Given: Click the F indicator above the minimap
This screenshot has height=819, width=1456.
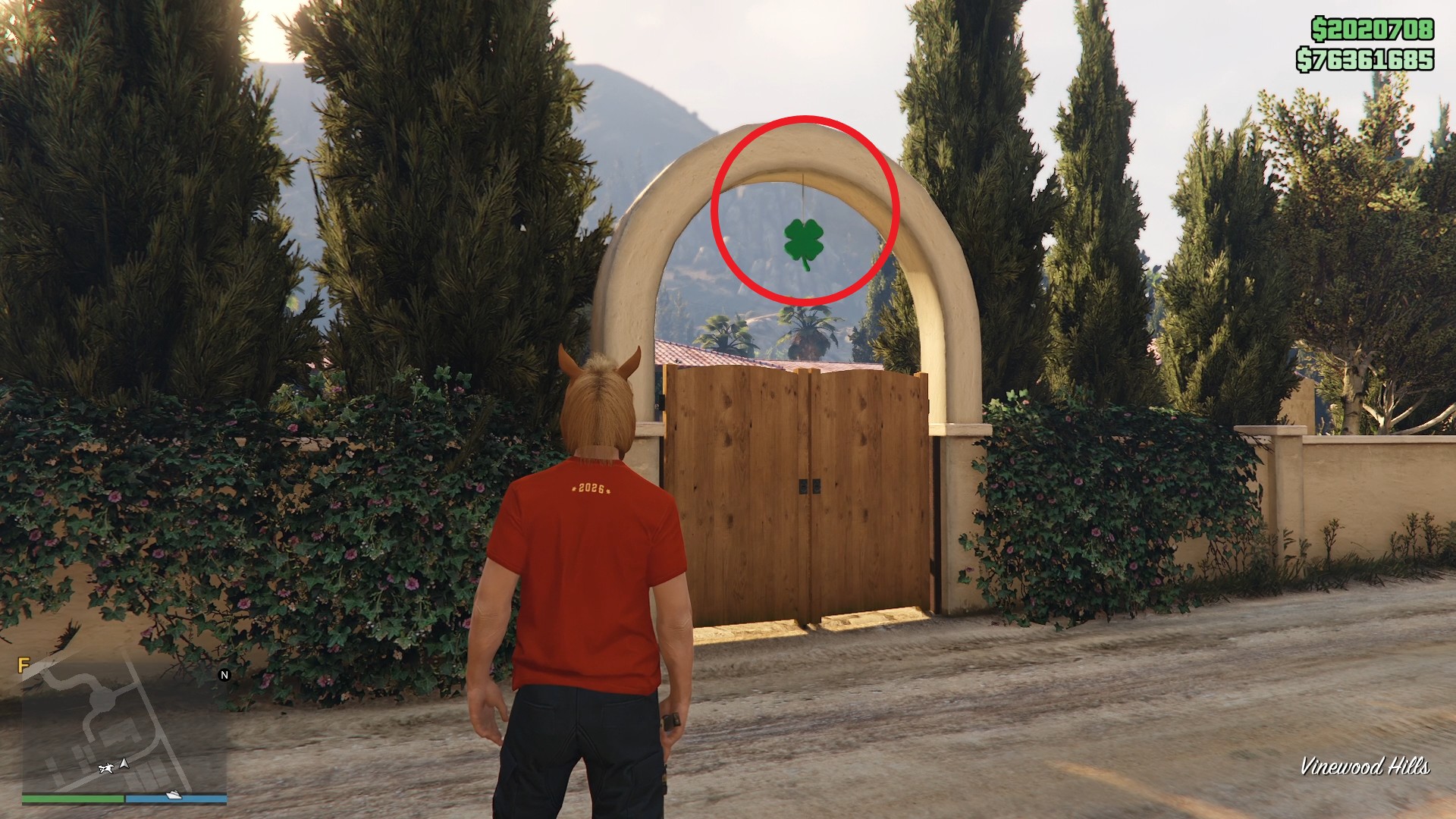Looking at the screenshot, I should point(24,665).
